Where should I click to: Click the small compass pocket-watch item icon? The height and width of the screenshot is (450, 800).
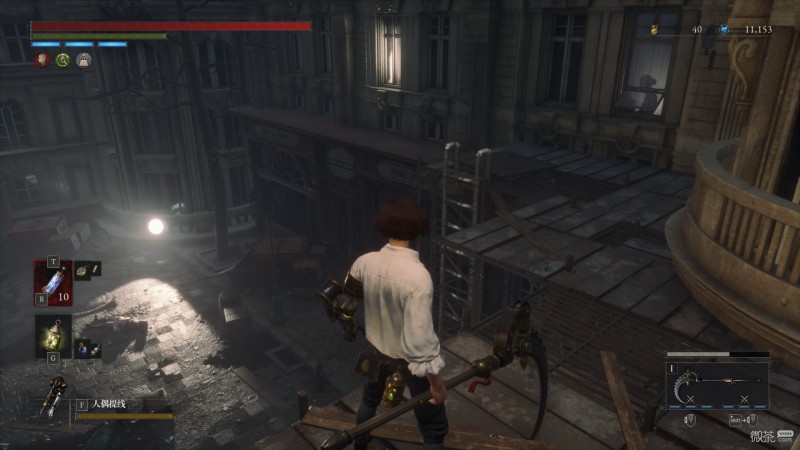click(x=86, y=269)
